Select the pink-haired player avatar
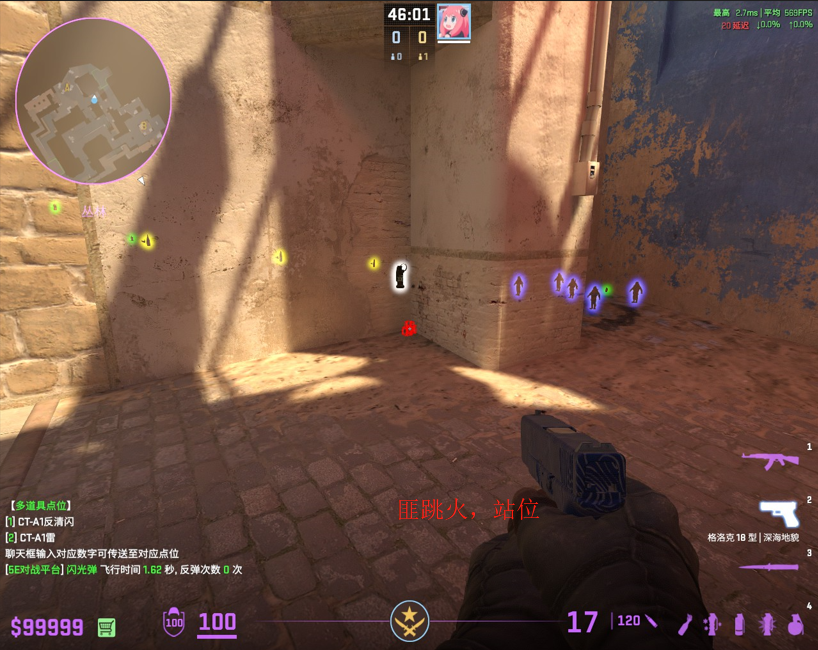Viewport: 818px width, 650px height. [x=453, y=22]
